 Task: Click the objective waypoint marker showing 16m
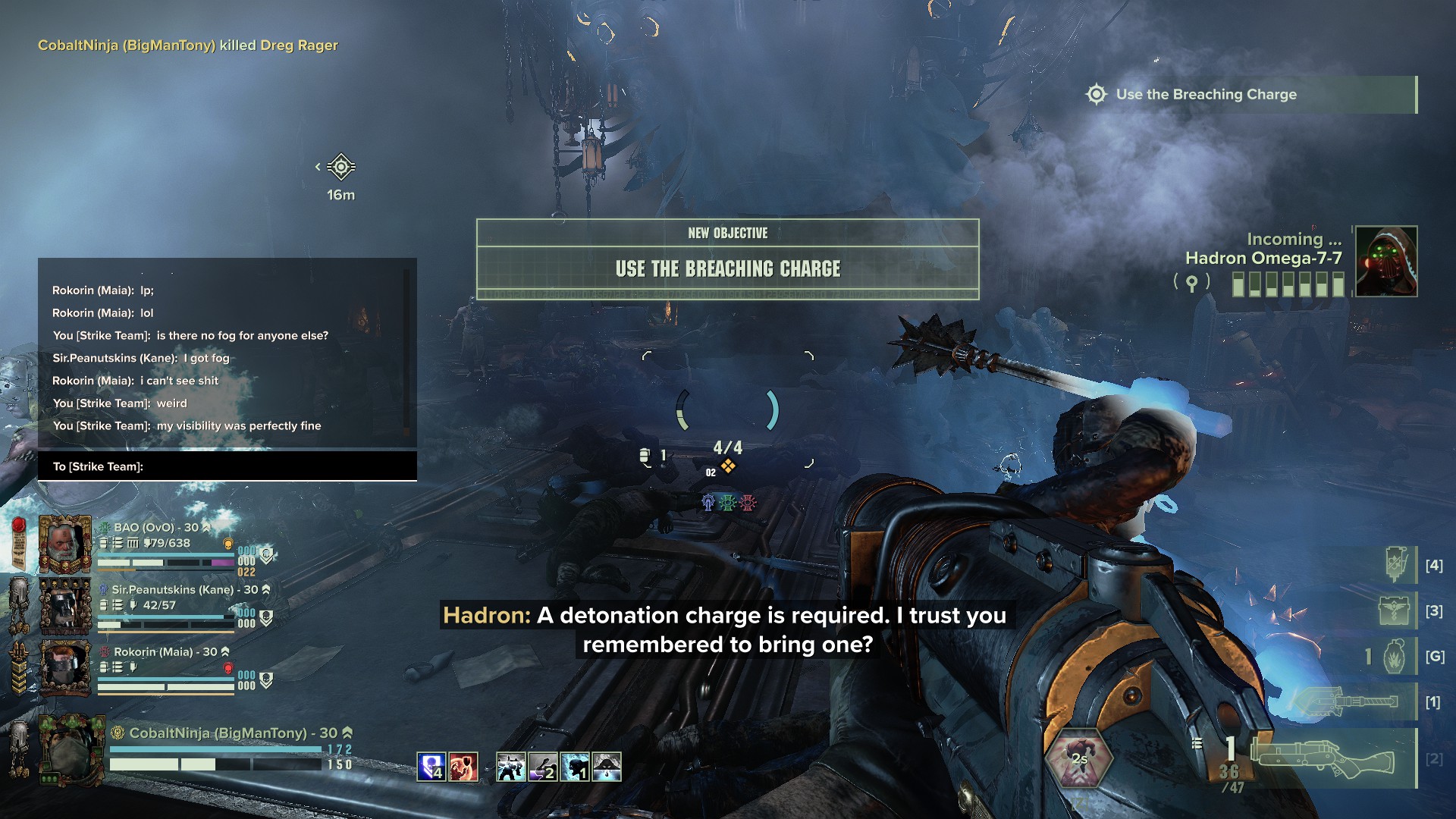[341, 168]
